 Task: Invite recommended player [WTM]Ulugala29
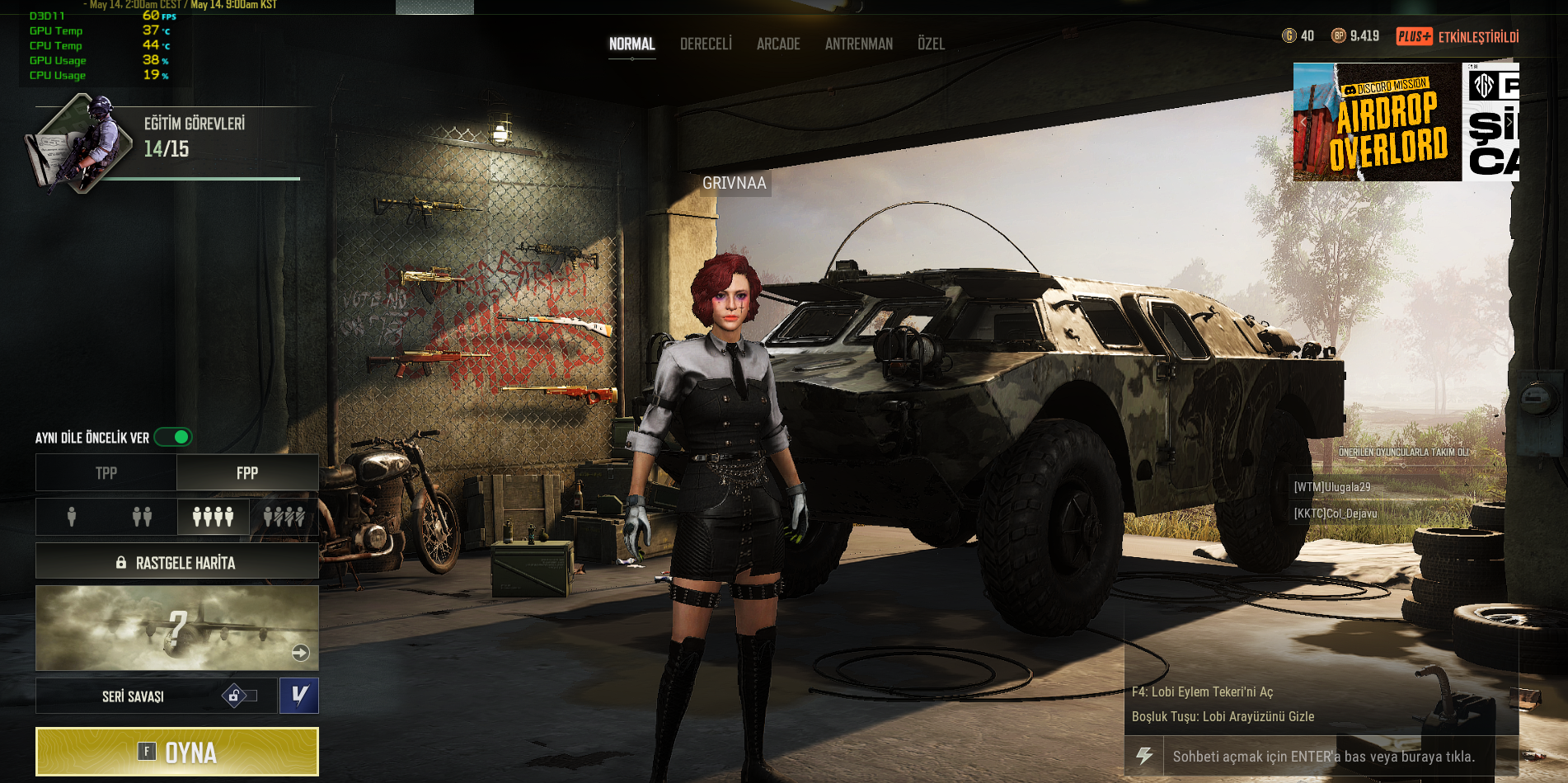[x=1332, y=487]
